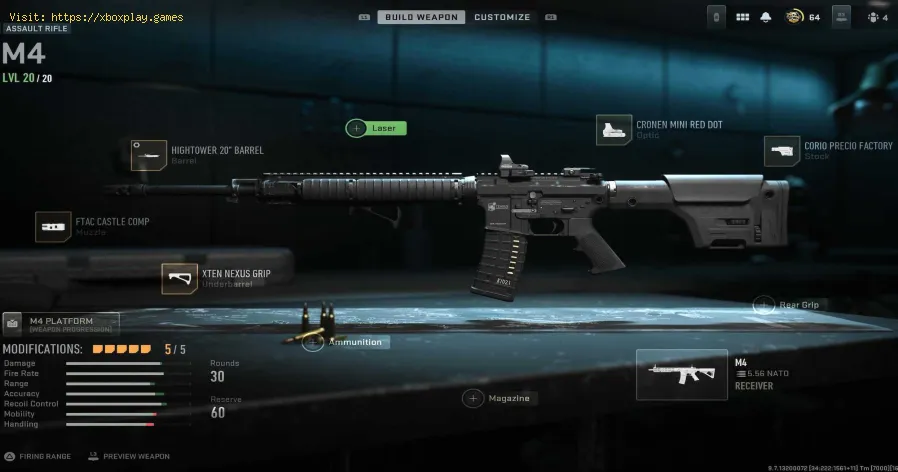Screen dimensions: 898x472
Task: View the M4 Platform weapon progression
Action: coord(60,323)
